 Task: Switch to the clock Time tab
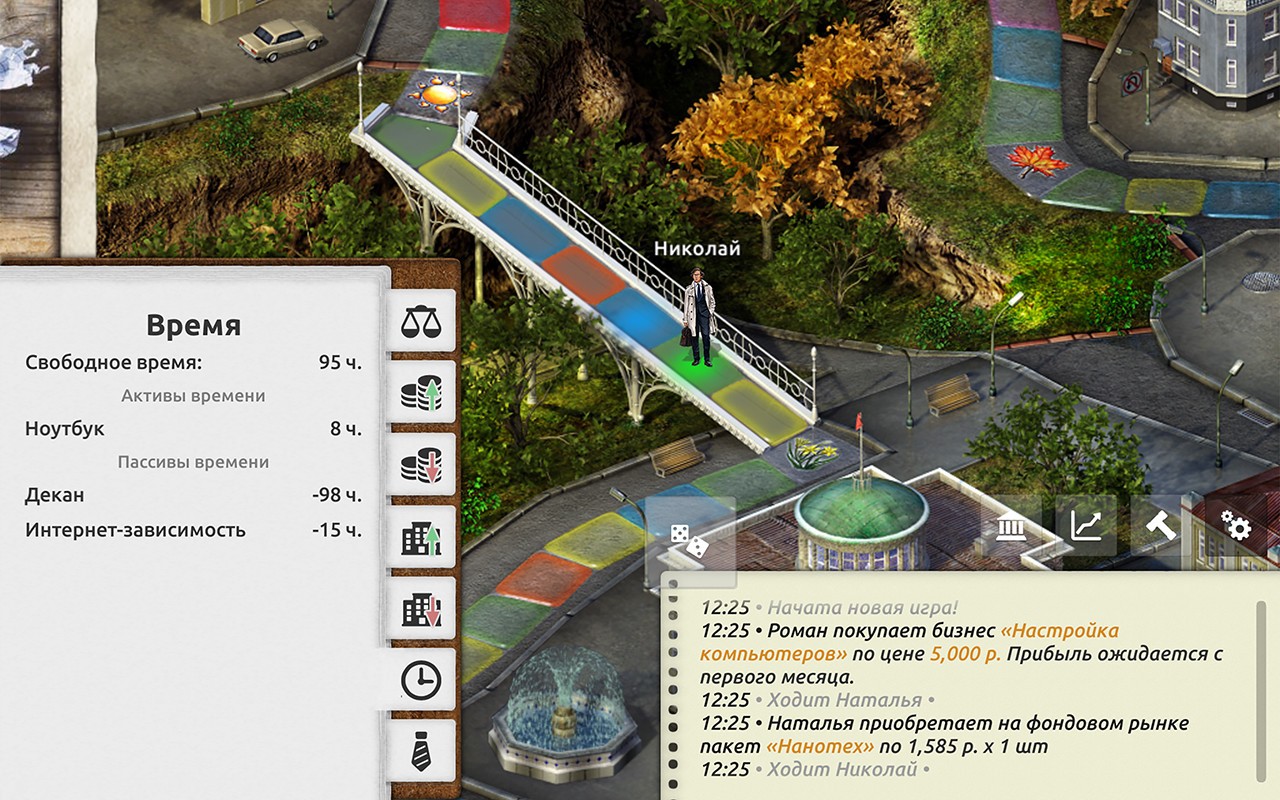(x=423, y=679)
